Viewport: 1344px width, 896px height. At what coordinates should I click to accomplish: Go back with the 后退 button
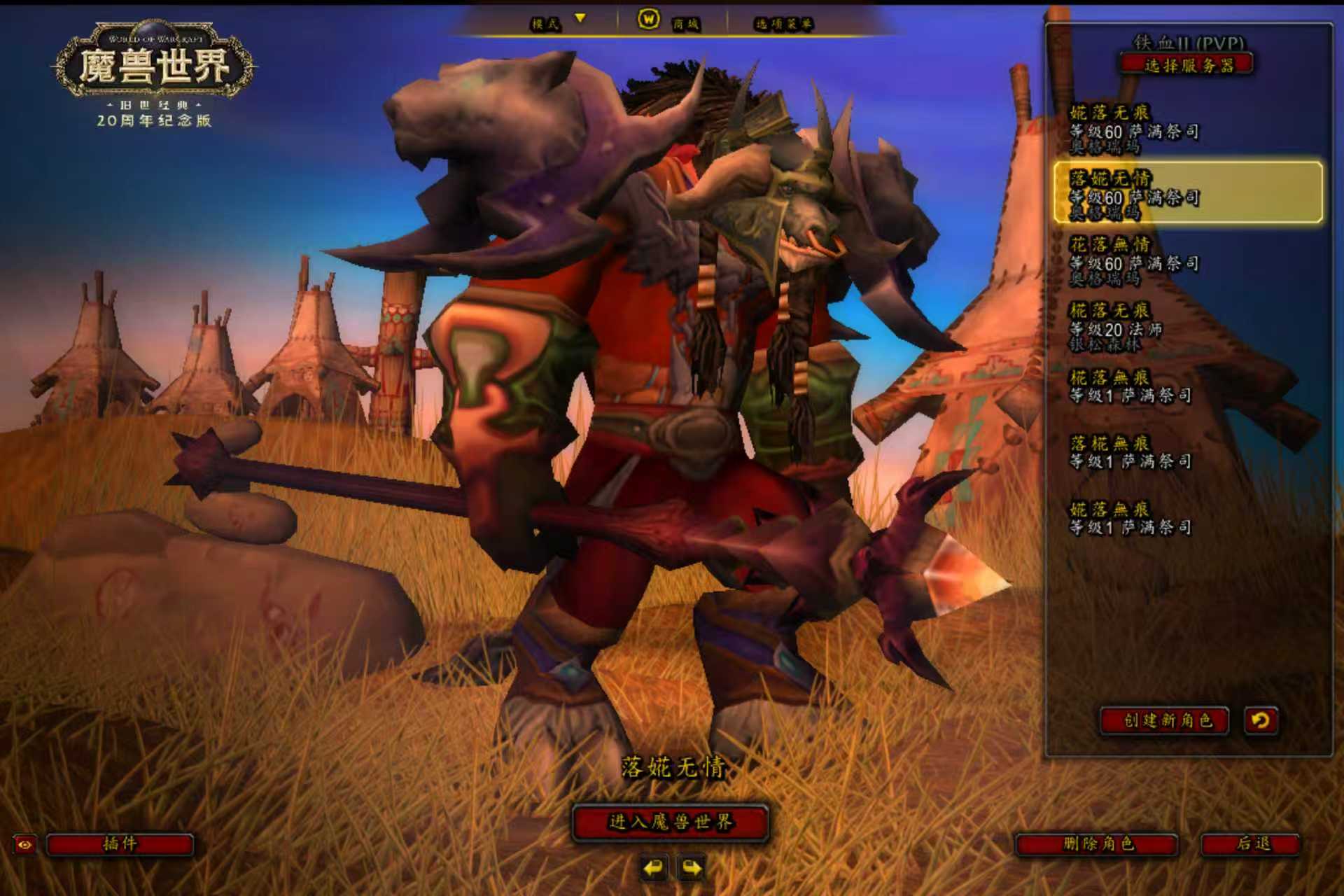pos(1252,844)
